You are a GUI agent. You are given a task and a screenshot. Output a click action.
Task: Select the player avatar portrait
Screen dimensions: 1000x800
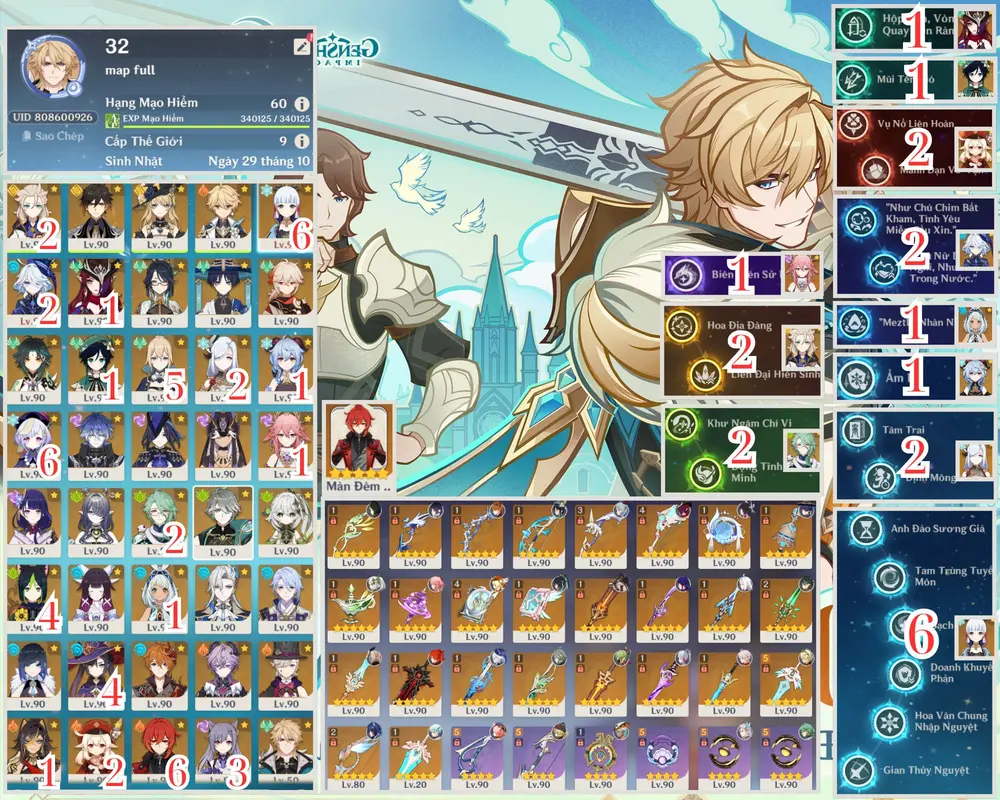(x=52, y=70)
